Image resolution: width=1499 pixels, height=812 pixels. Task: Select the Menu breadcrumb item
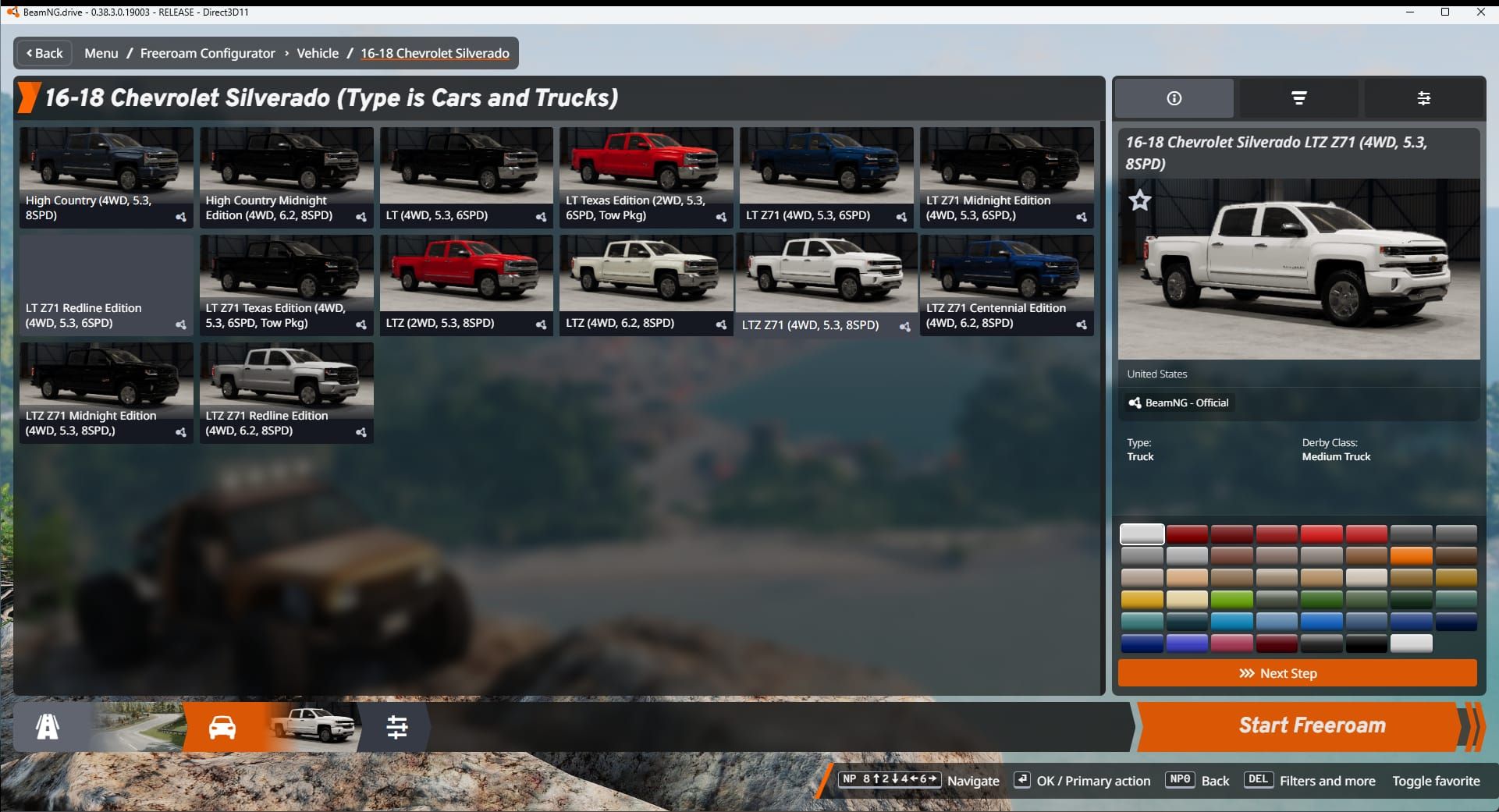[x=101, y=53]
